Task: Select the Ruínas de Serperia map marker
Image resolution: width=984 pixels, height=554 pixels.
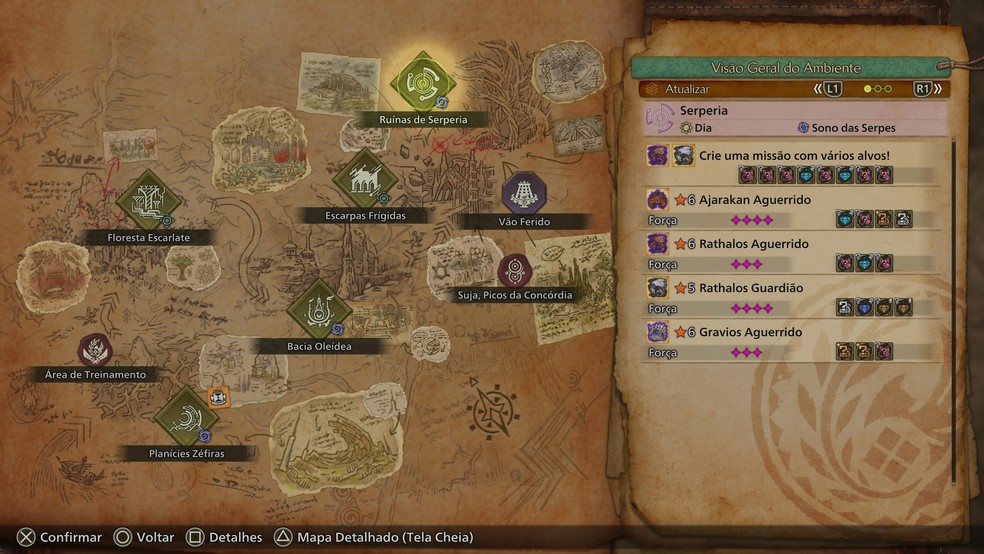Action: pos(423,81)
